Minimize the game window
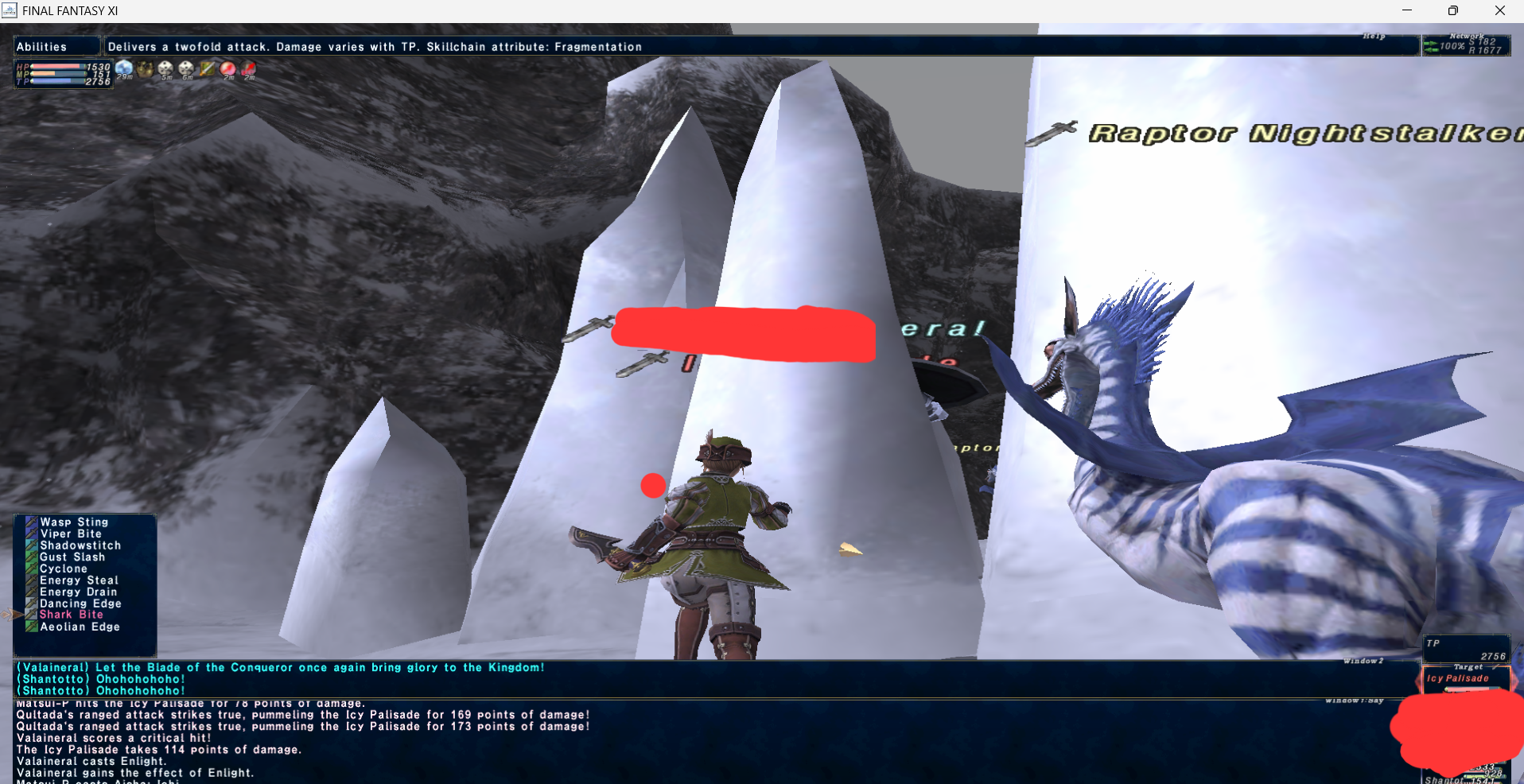The image size is (1524, 784). click(1406, 10)
